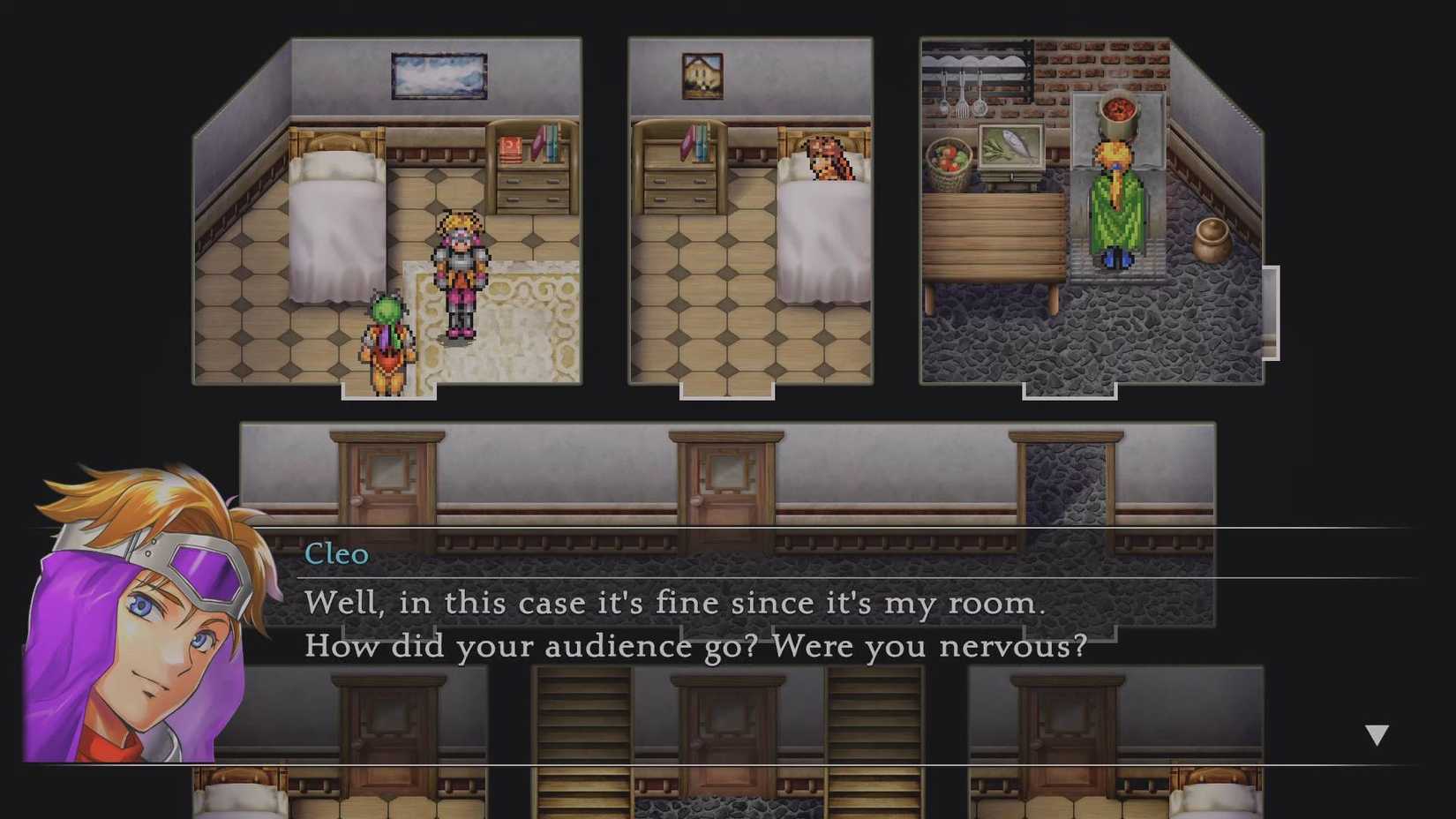This screenshot has width=1456, height=819.
Task: Click the small framed picture in the middle bedroom
Action: click(x=702, y=78)
